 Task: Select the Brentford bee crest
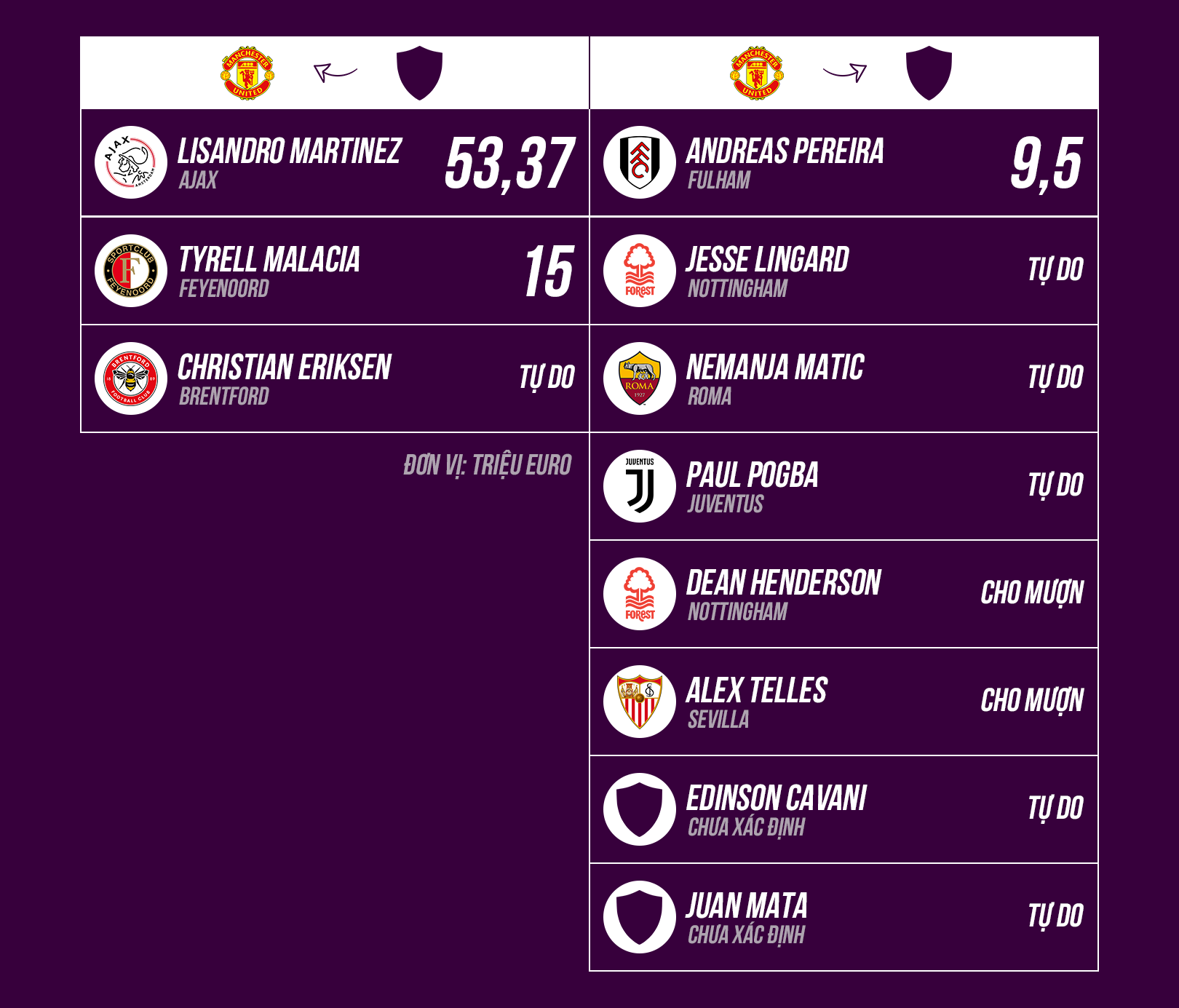[x=131, y=378]
